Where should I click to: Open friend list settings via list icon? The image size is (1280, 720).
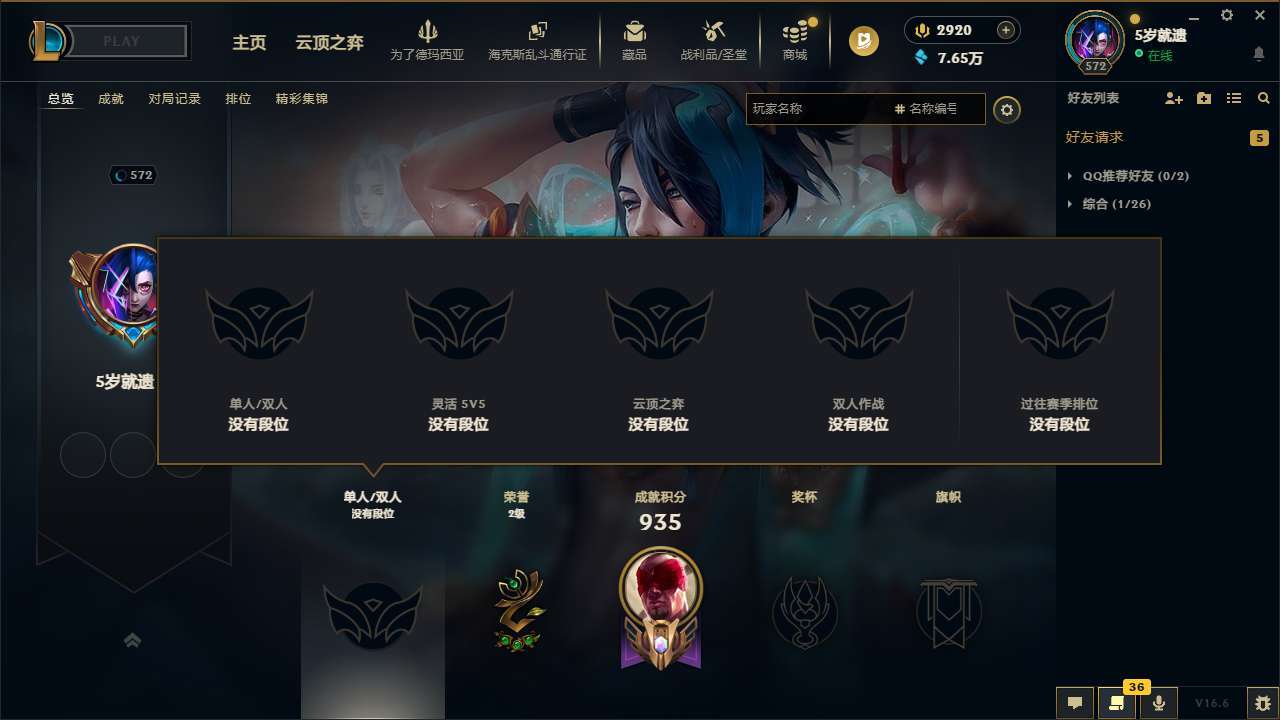point(1234,98)
